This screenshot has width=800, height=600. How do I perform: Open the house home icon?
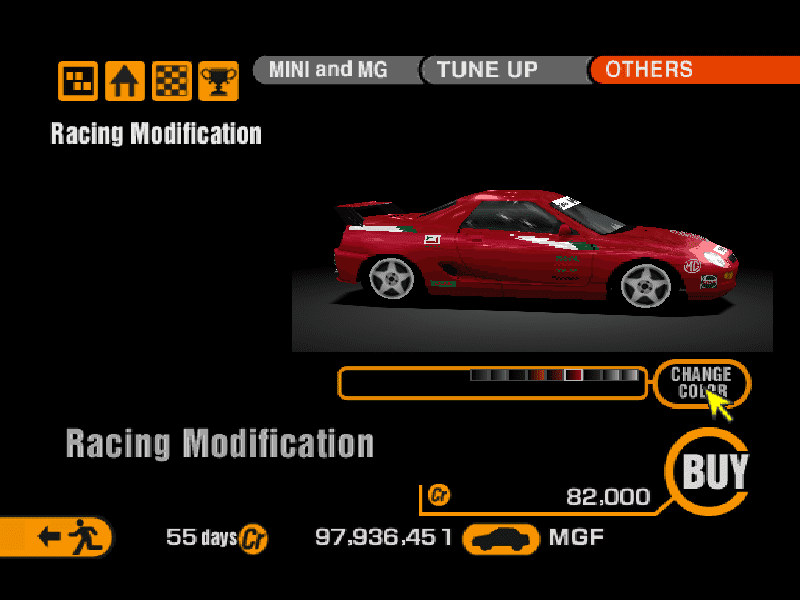coord(125,81)
